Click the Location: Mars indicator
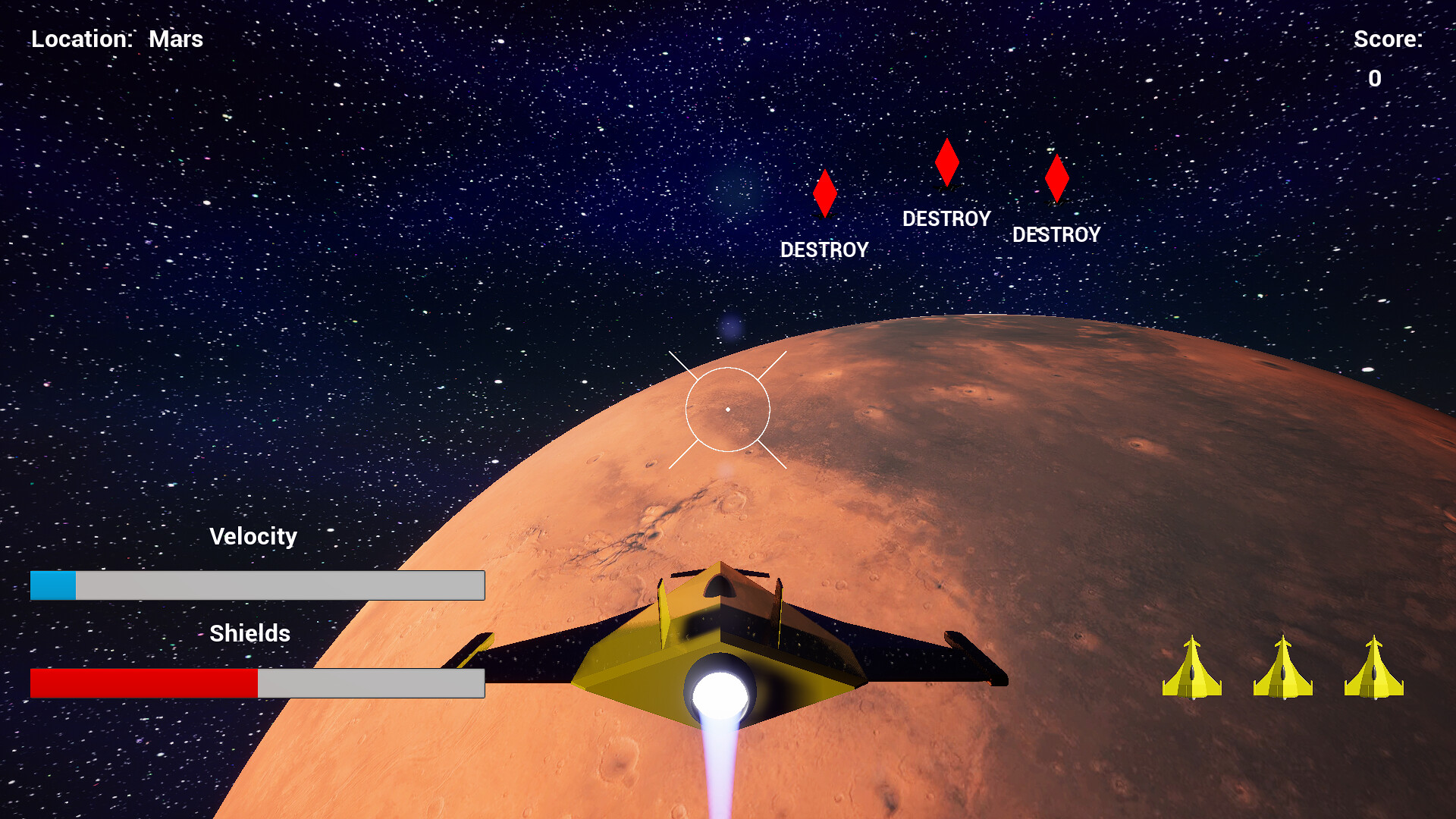The width and height of the screenshot is (1456, 819). pyautogui.click(x=118, y=39)
